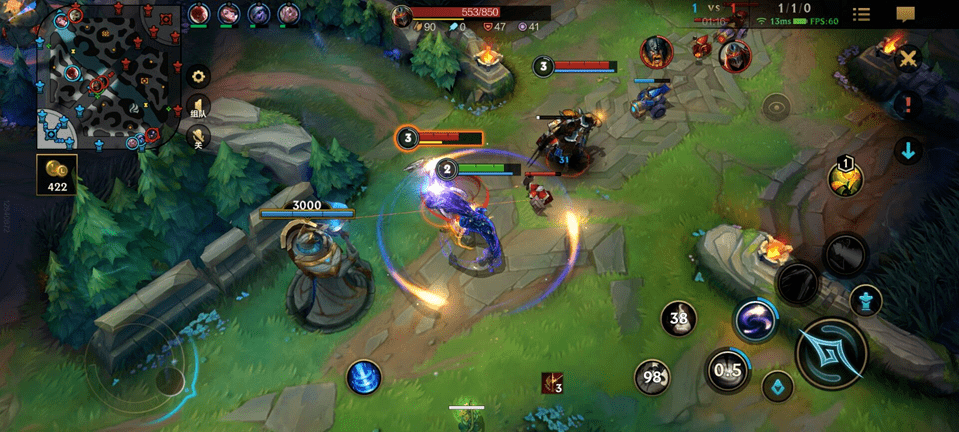The height and width of the screenshot is (432, 959).
Task: Open the settings gear beside the minimap
Action: tap(198, 76)
